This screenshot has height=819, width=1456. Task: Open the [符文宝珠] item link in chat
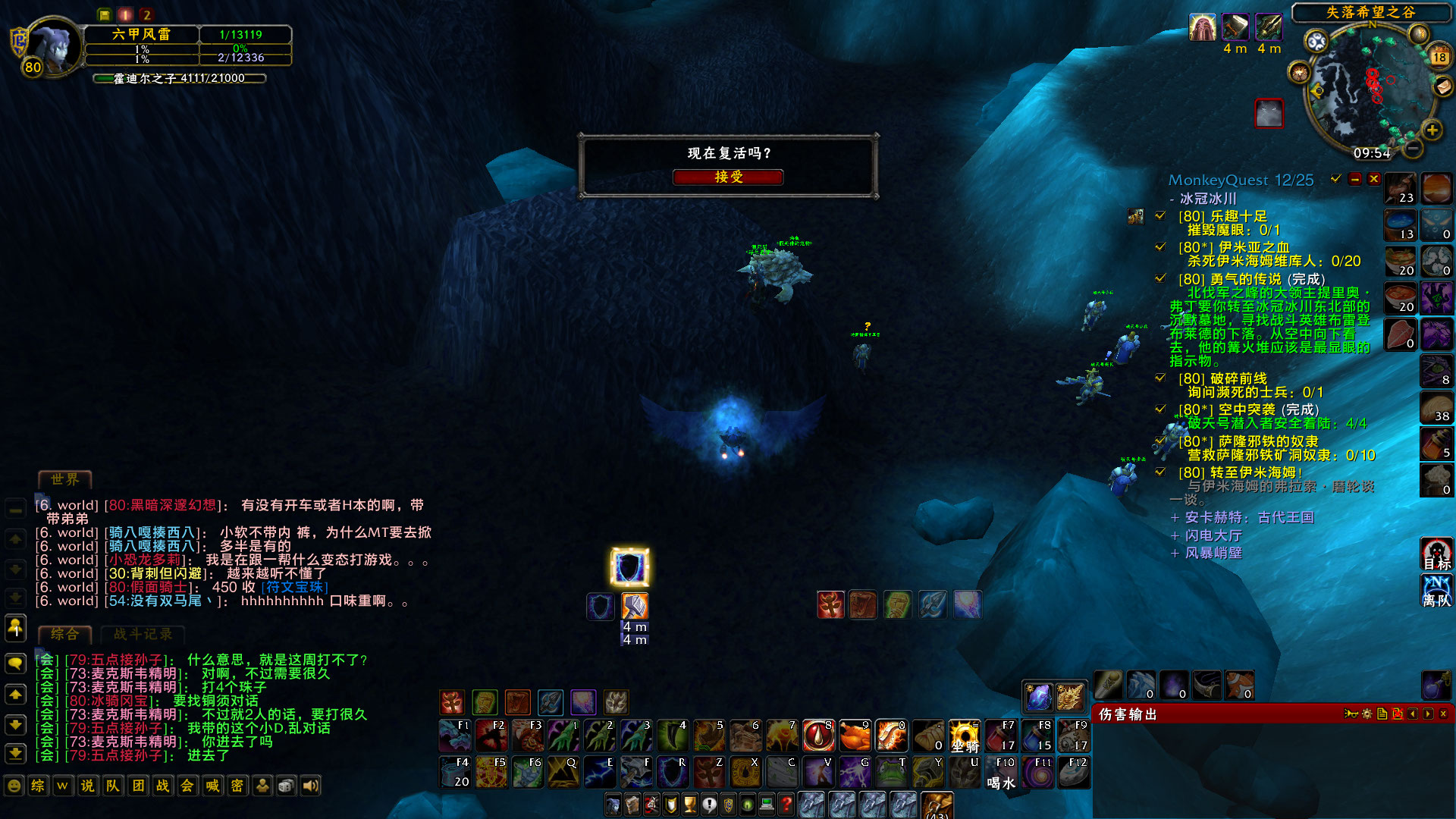coord(300,587)
